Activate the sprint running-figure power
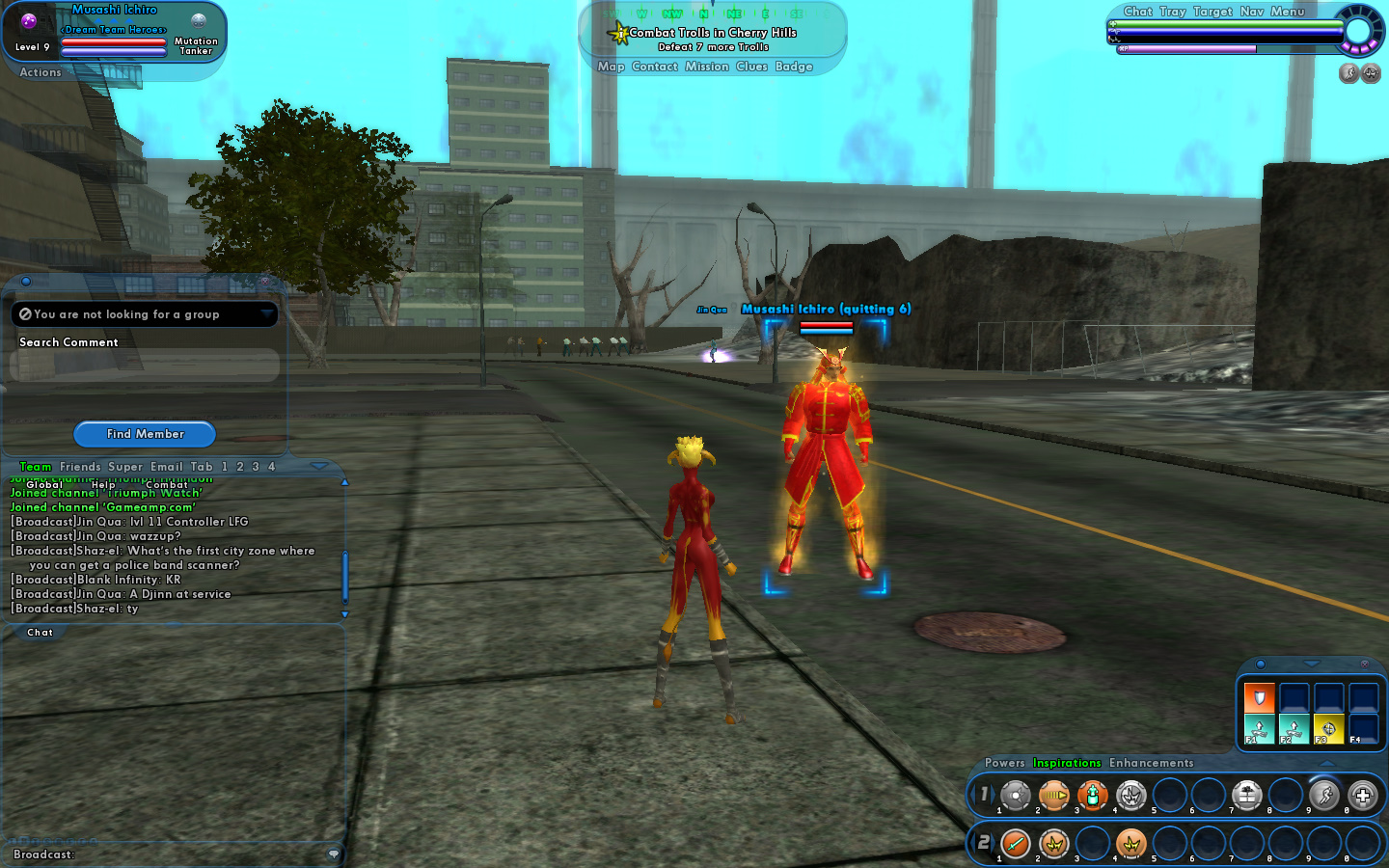 point(1323,796)
